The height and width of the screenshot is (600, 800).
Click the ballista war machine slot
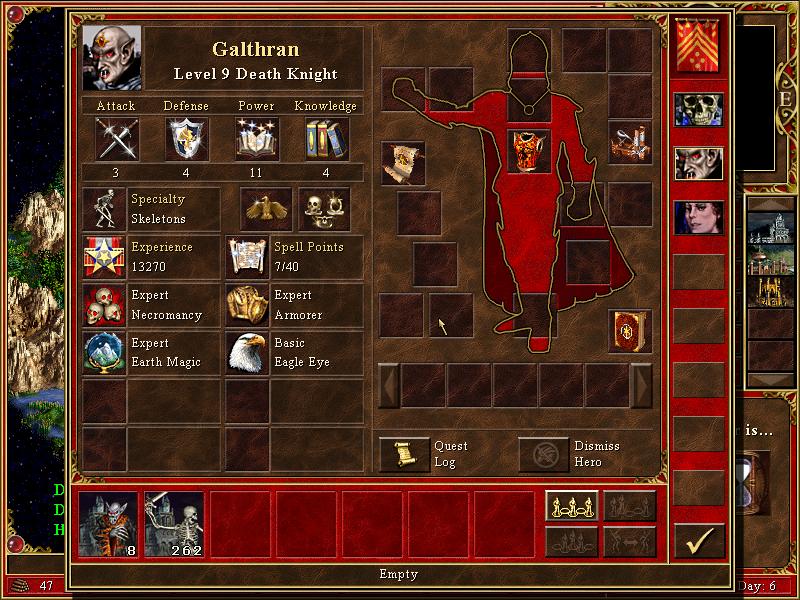[630, 142]
